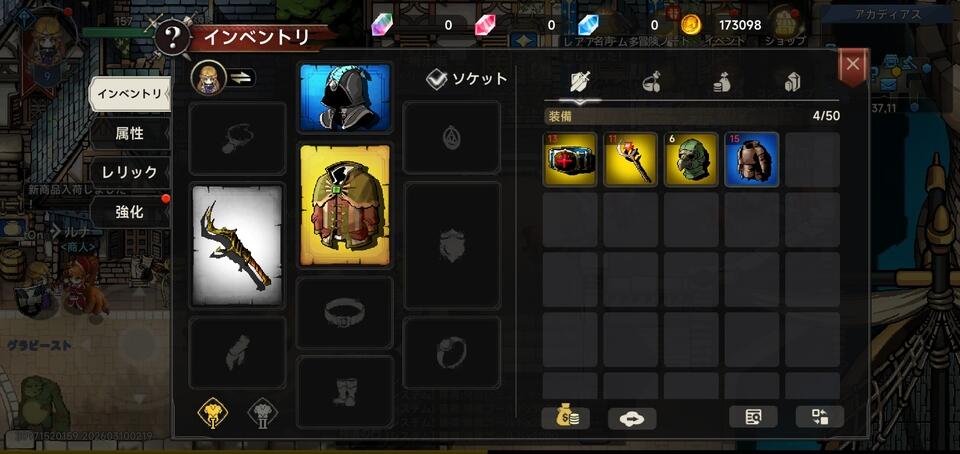960x454 pixels.
Task: Select the インベントリ side tab
Action: point(128,94)
